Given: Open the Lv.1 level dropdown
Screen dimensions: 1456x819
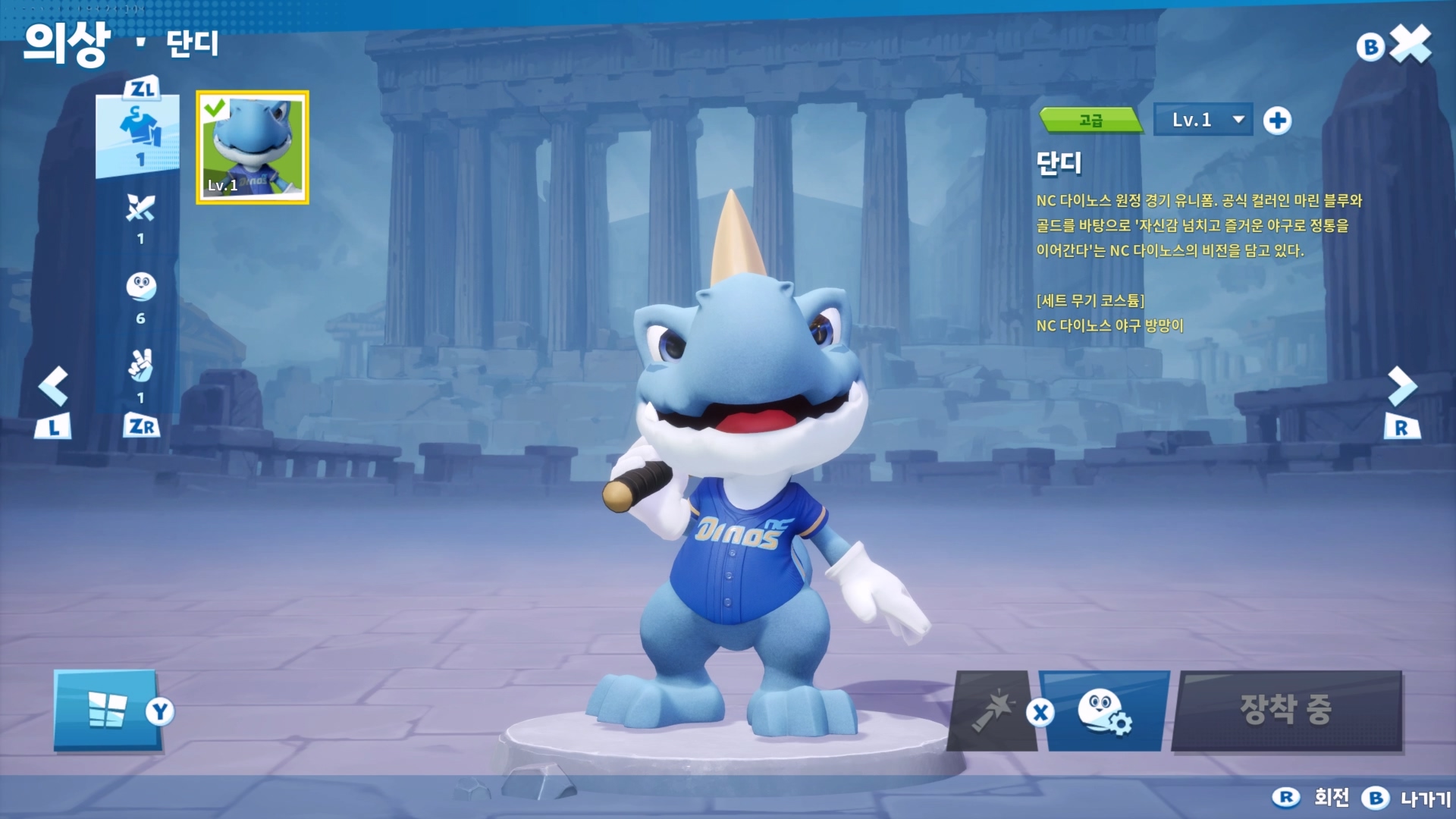Looking at the screenshot, I should (x=1203, y=120).
